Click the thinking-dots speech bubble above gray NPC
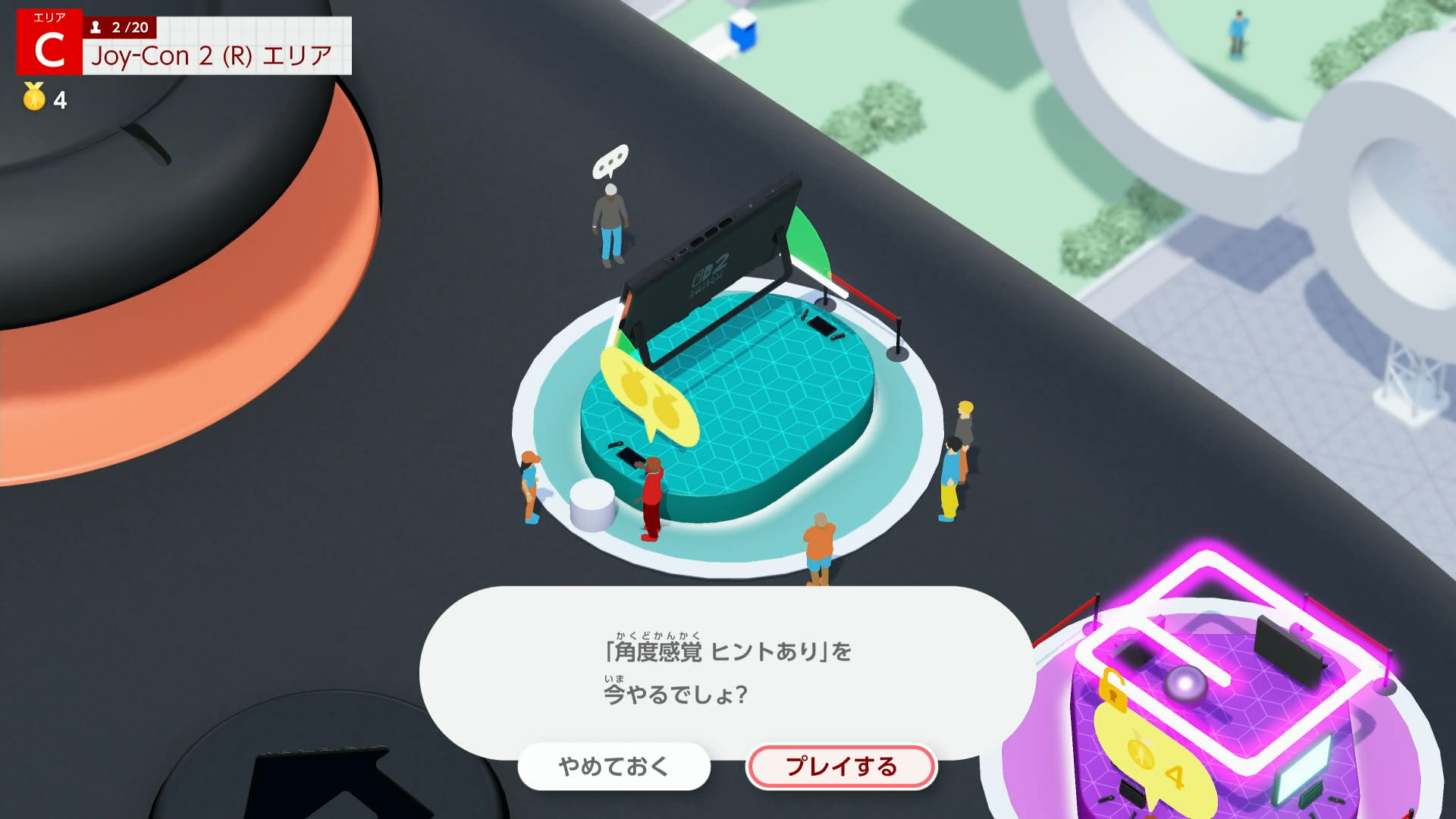This screenshot has width=1456, height=819. [609, 162]
